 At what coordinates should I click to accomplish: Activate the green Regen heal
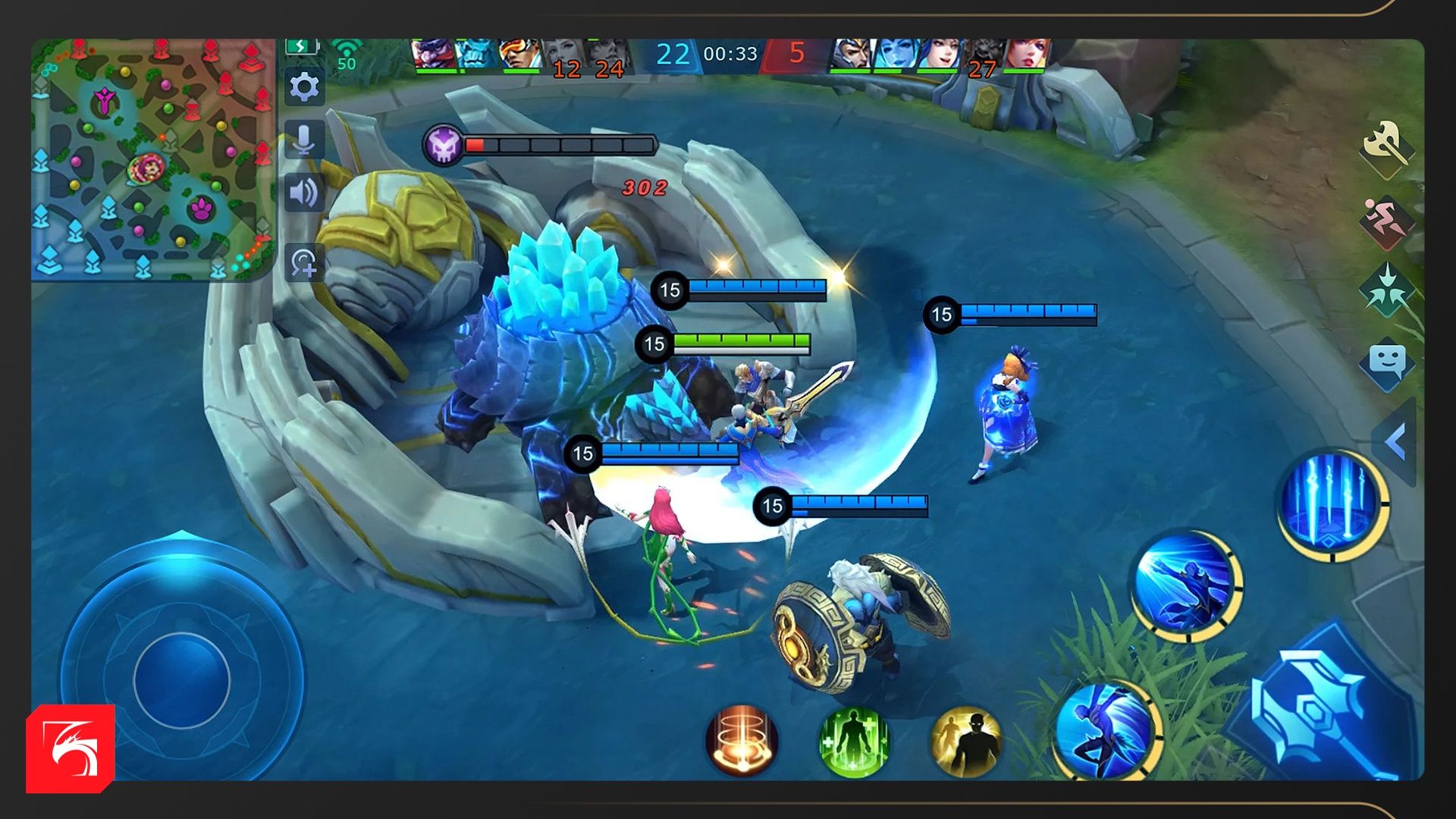pos(854,742)
